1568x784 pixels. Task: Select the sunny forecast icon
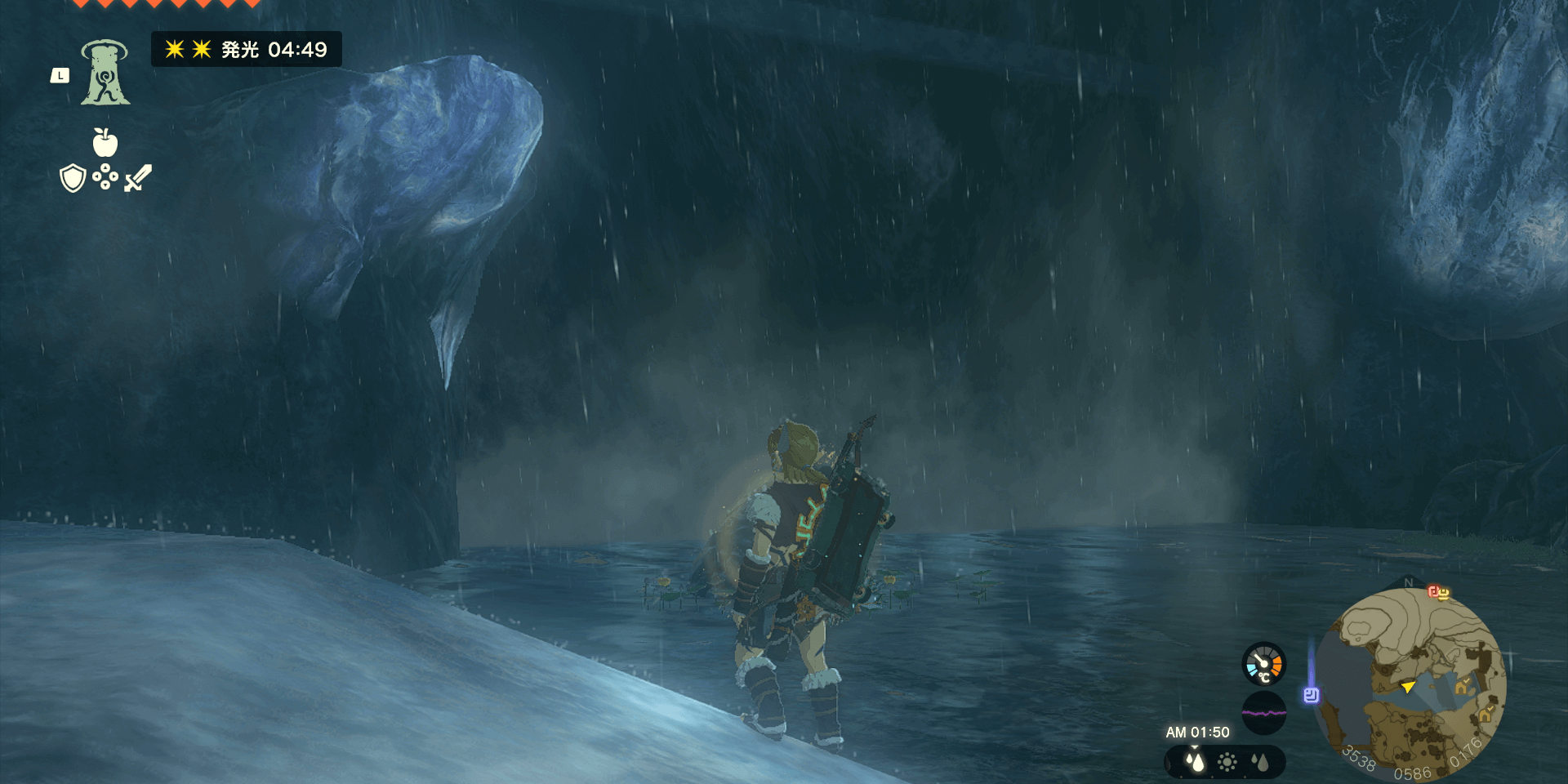[1227, 763]
